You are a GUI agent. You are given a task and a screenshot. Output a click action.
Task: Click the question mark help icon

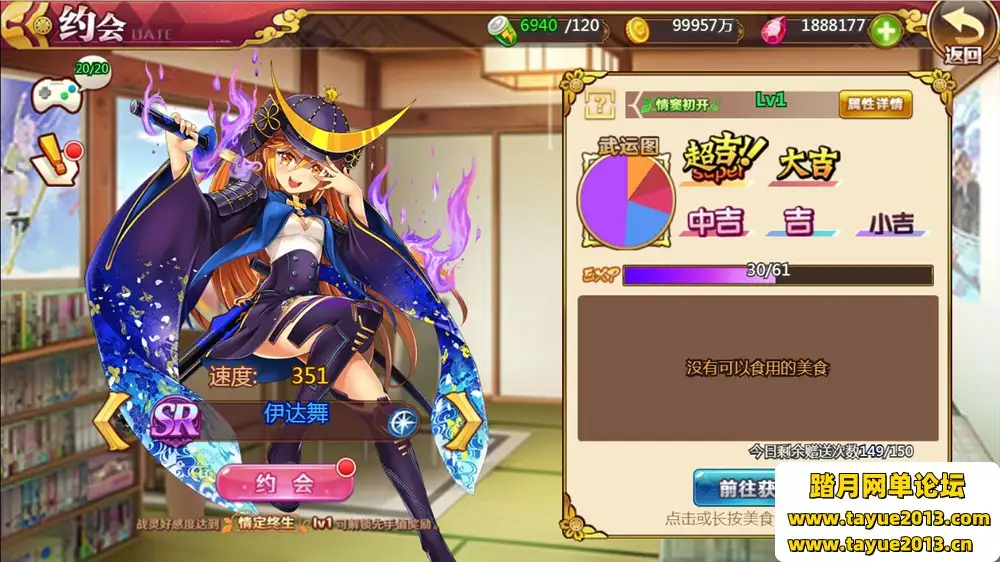click(x=601, y=102)
